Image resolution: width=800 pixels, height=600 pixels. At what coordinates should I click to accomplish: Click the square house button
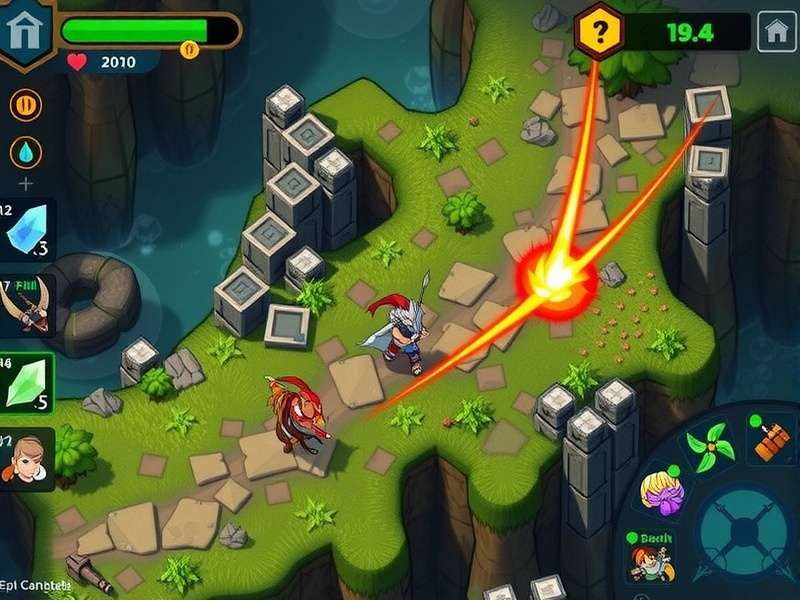(776, 32)
